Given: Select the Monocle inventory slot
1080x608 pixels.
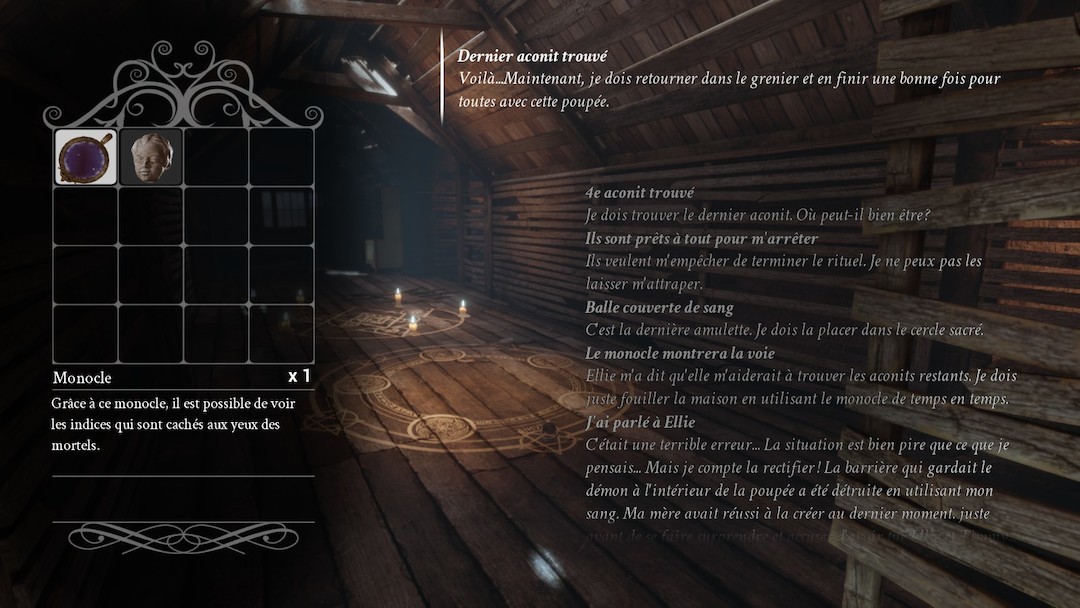Looking at the screenshot, I should tap(86, 157).
